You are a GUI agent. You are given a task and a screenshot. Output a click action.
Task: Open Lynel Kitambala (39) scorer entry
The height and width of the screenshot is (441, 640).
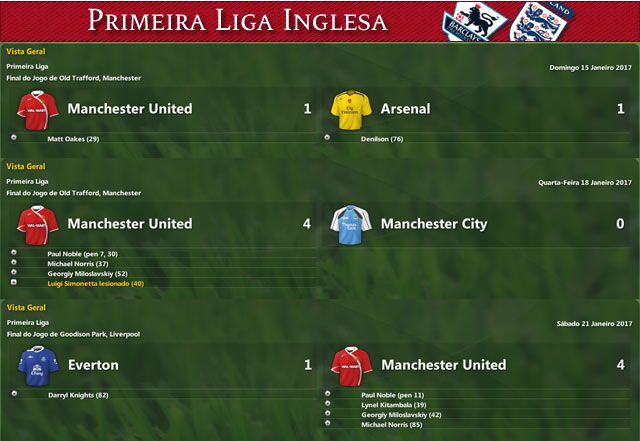(x=394, y=405)
